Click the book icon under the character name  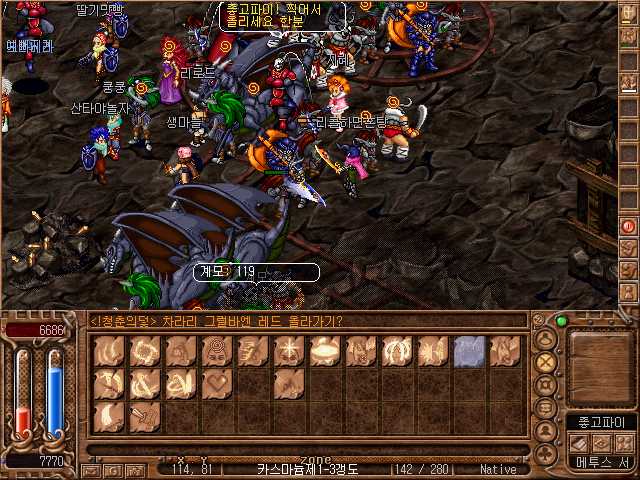click(x=579, y=443)
